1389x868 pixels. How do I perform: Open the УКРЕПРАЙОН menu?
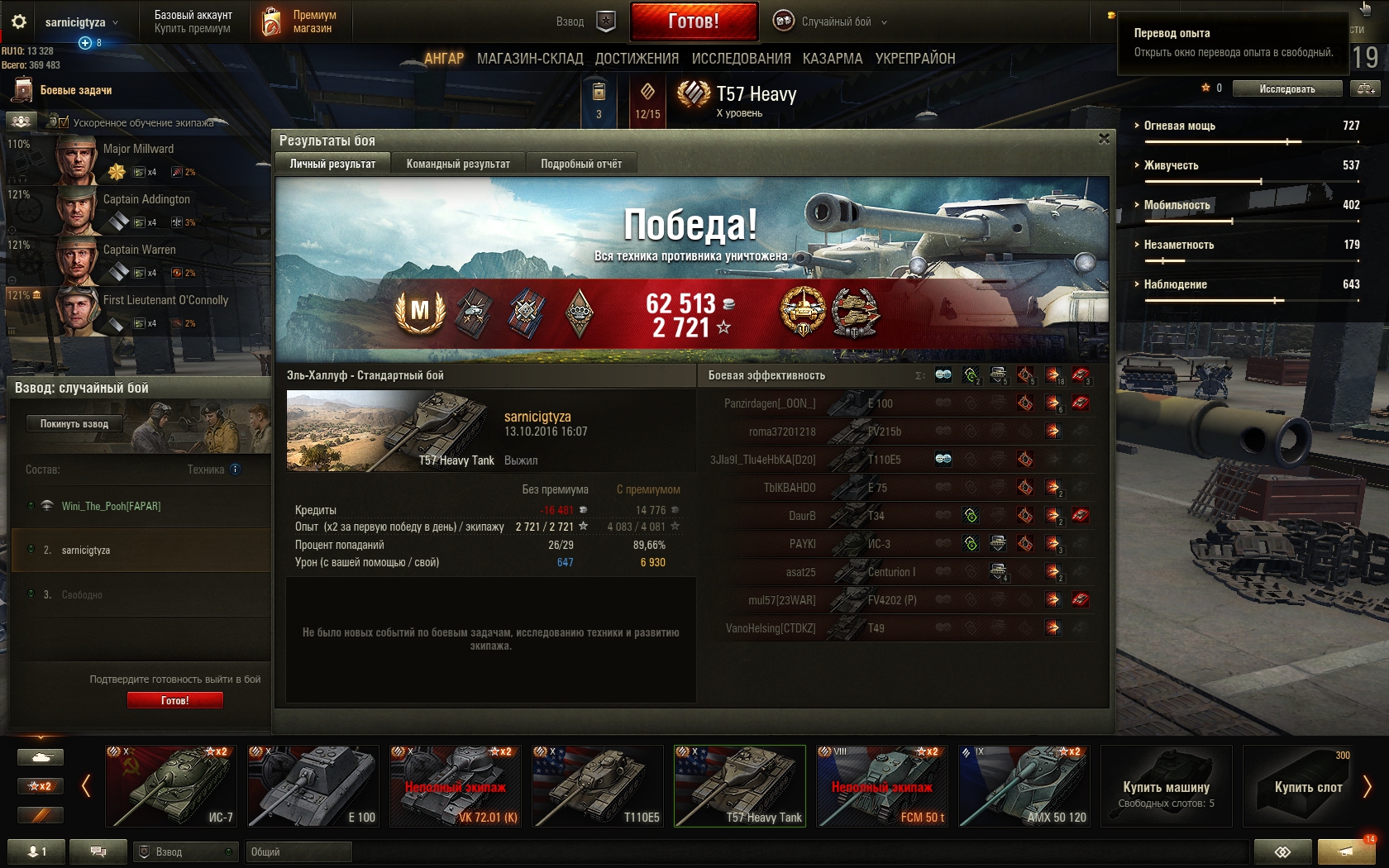915,59
